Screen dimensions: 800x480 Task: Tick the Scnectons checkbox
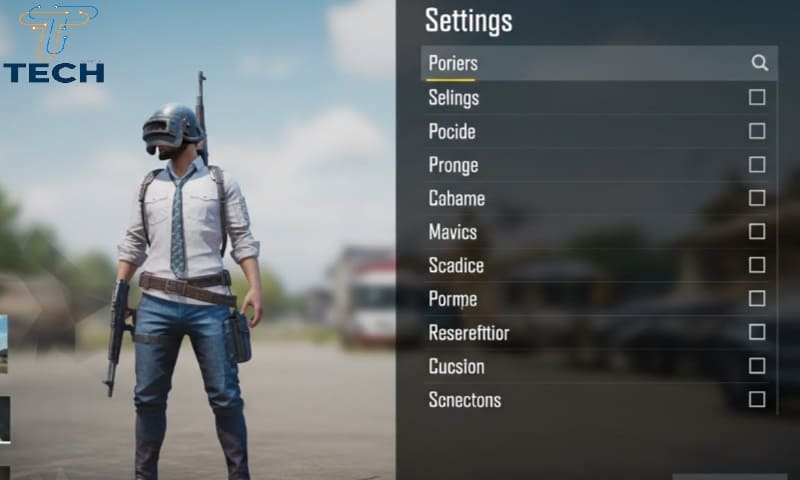click(757, 399)
